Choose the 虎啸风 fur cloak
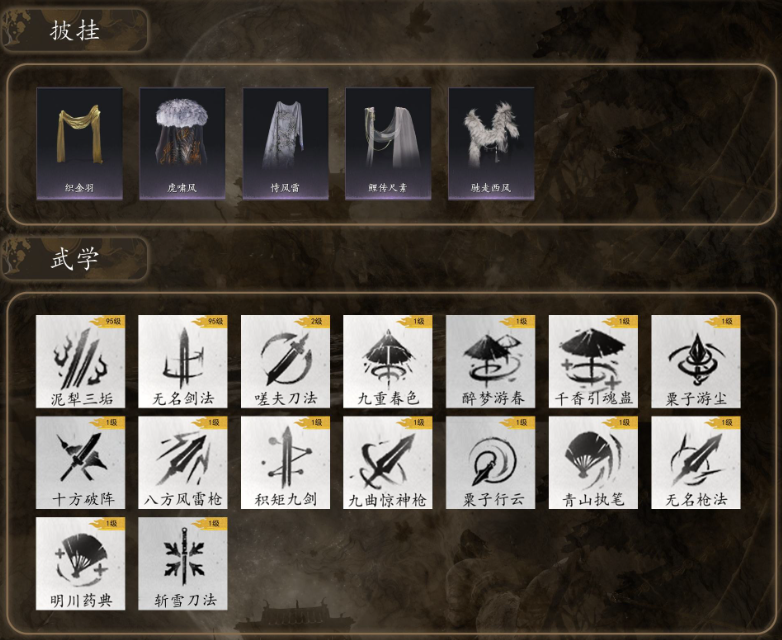Viewport: 782px width, 640px height. pos(182,143)
